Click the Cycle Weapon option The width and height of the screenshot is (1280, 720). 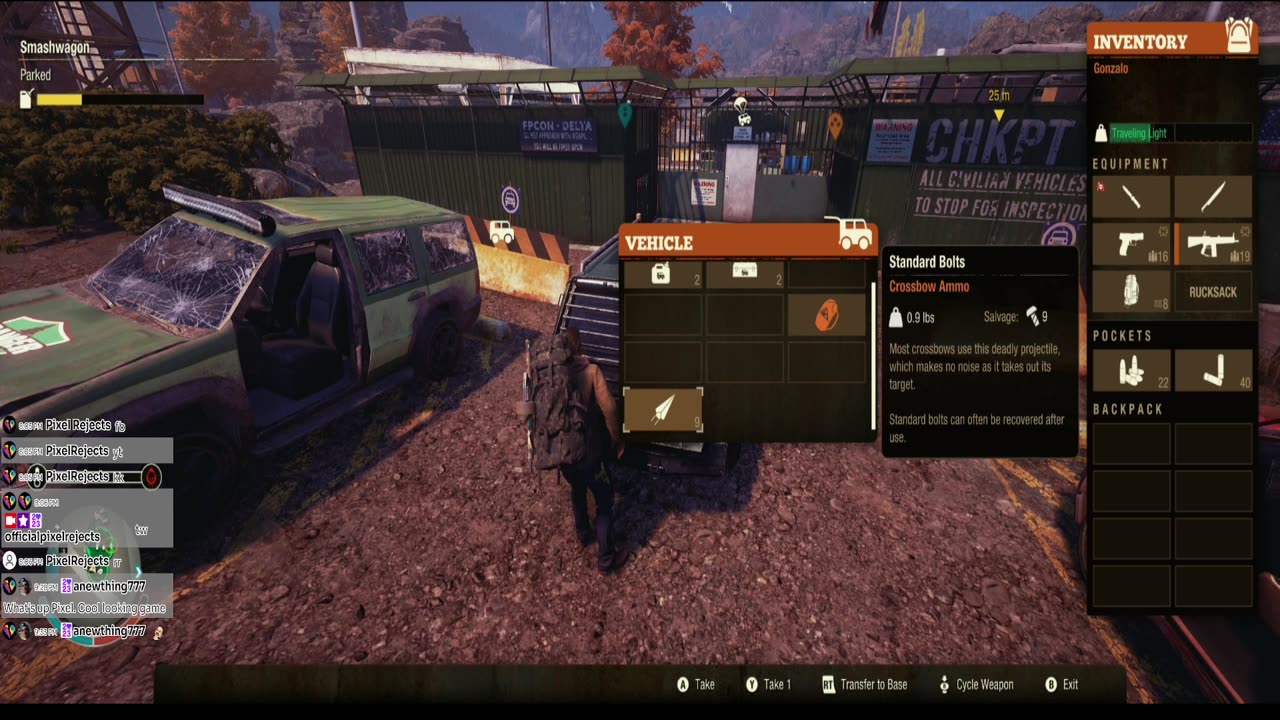pyautogui.click(x=975, y=685)
